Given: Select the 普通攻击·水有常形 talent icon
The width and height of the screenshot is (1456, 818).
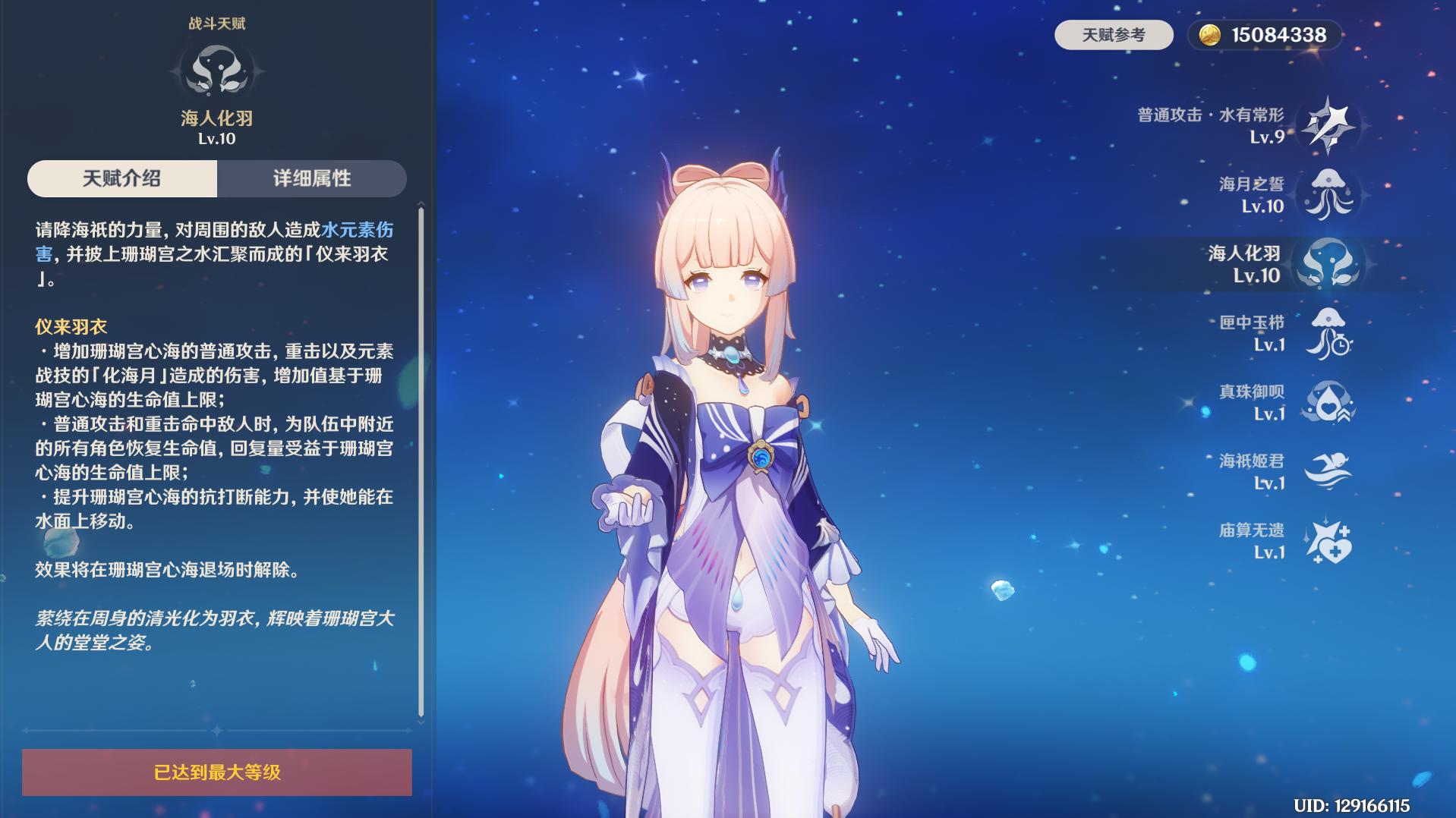Looking at the screenshot, I should [x=1328, y=124].
